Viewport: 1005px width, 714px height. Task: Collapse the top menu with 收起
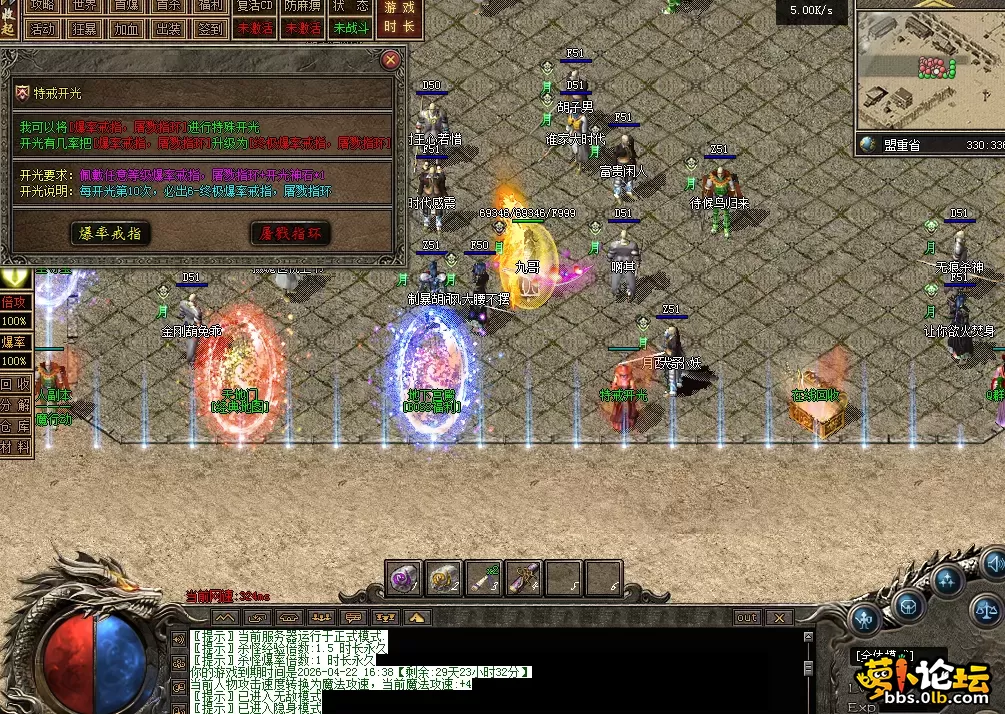point(8,18)
